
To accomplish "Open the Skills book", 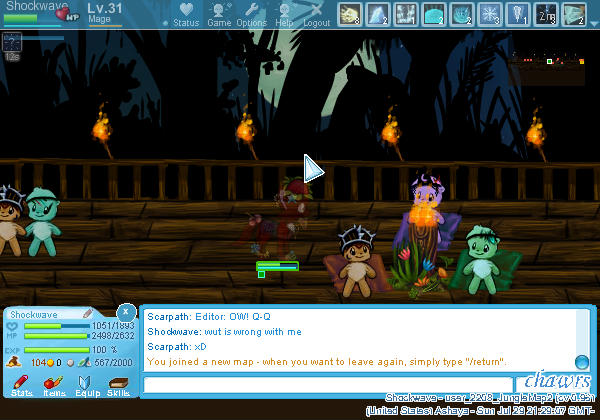I will tap(119, 385).
